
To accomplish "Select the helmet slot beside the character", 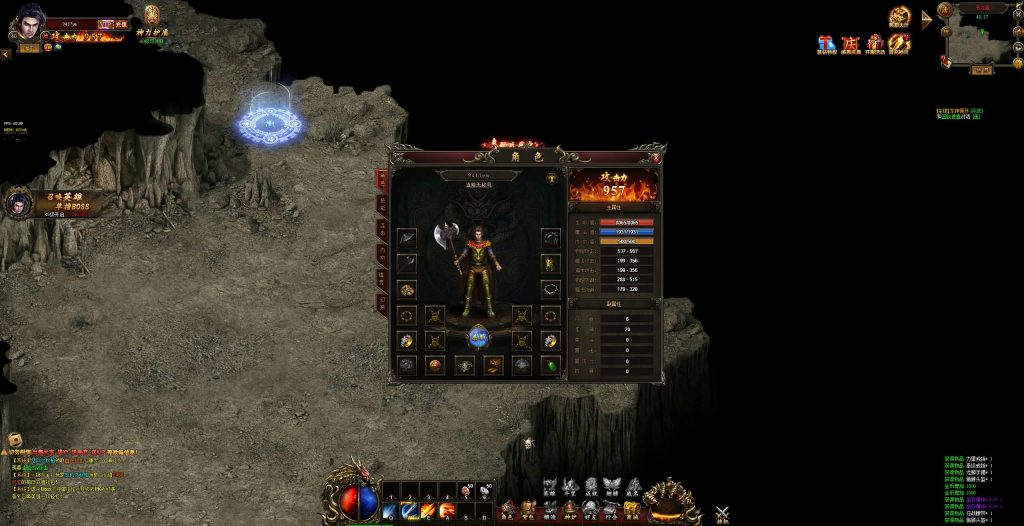I will point(550,238).
